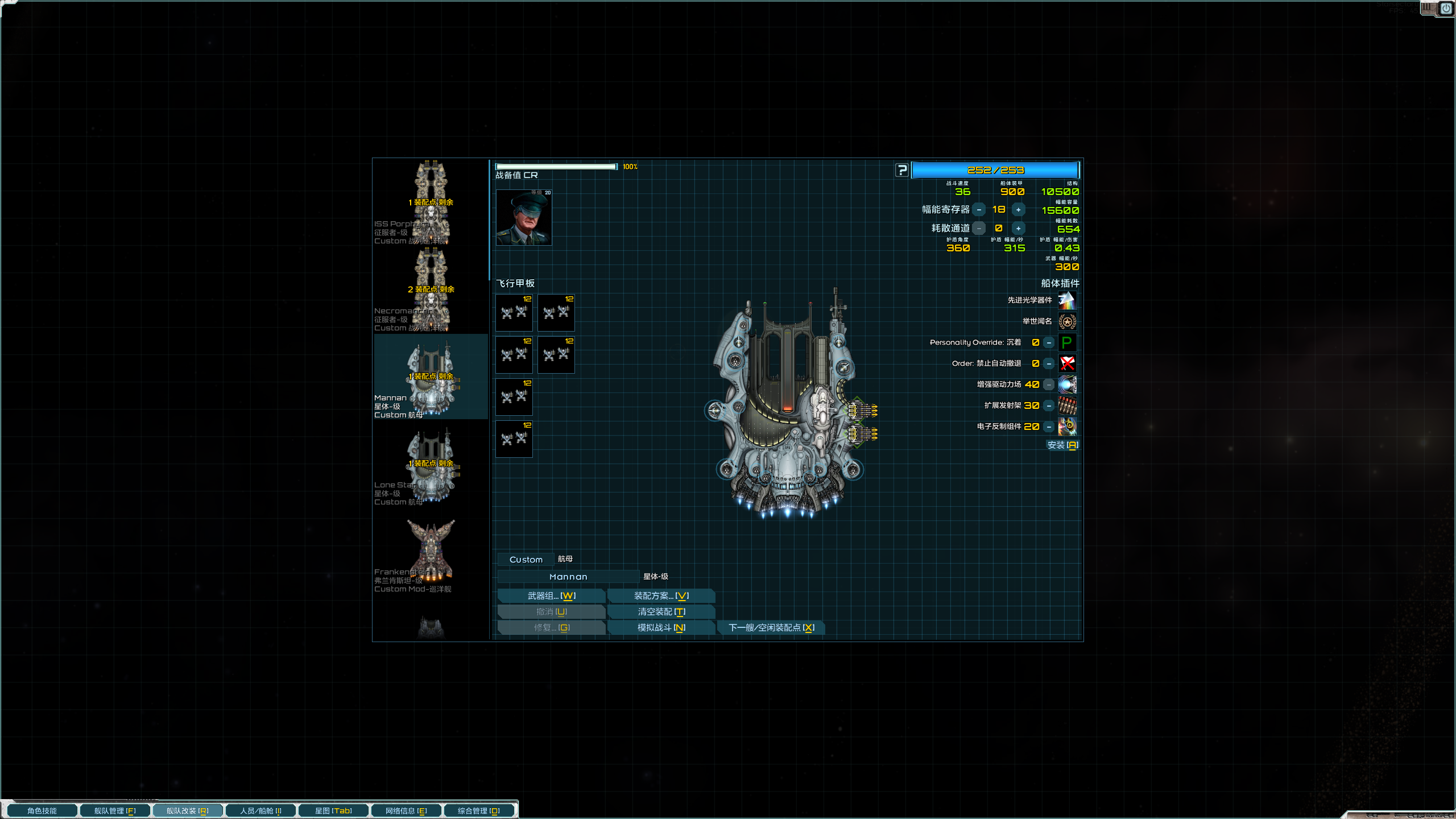Clear the loadout with 清空装配
The height and width of the screenshot is (819, 1456).
click(661, 611)
